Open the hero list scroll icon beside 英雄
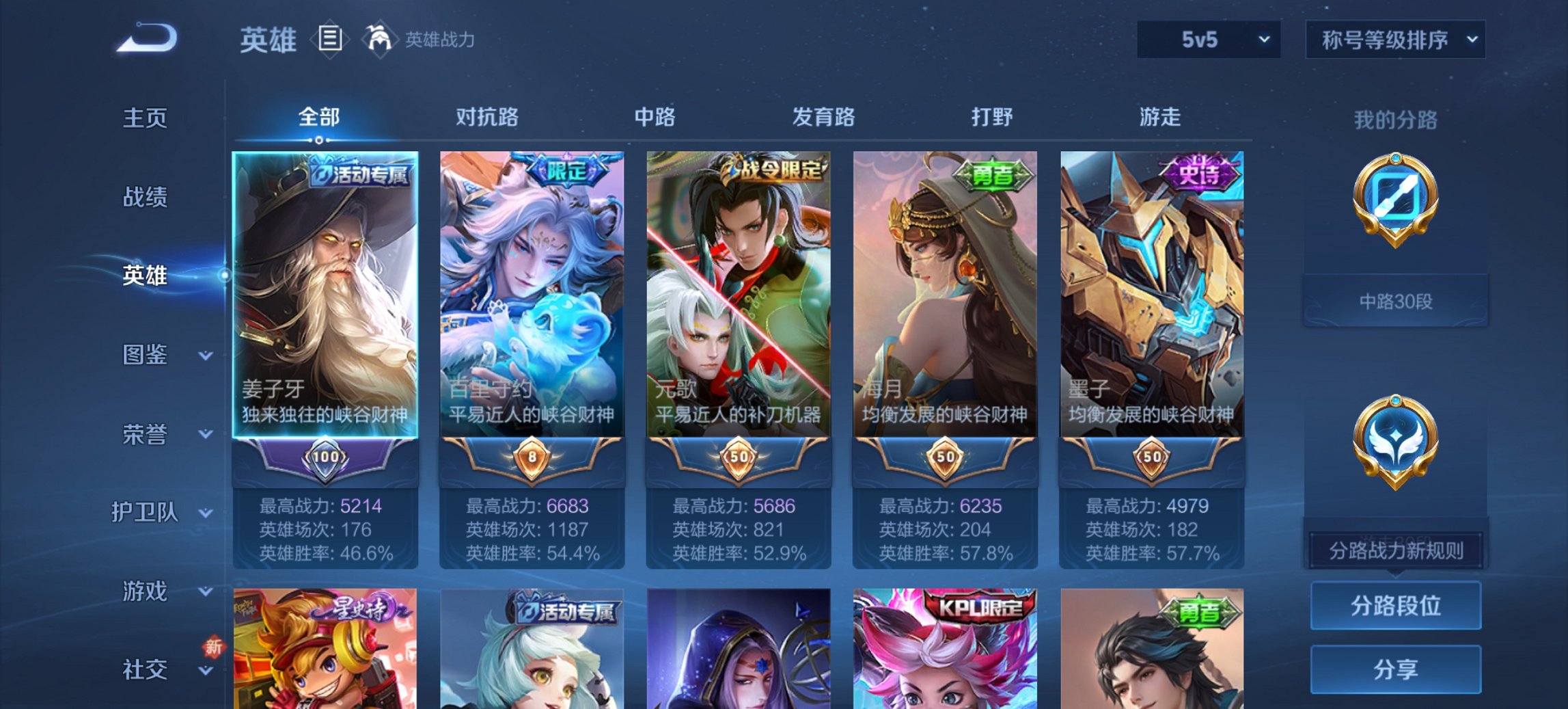The height and width of the screenshot is (709, 1568). point(331,40)
